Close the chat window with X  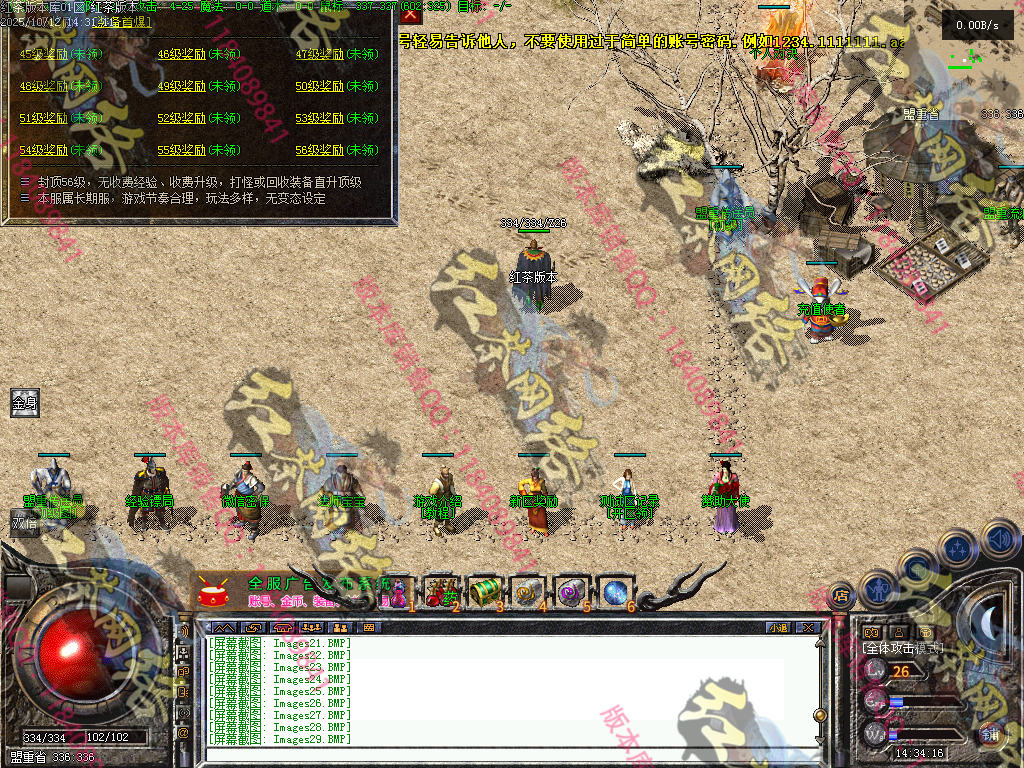[x=807, y=628]
